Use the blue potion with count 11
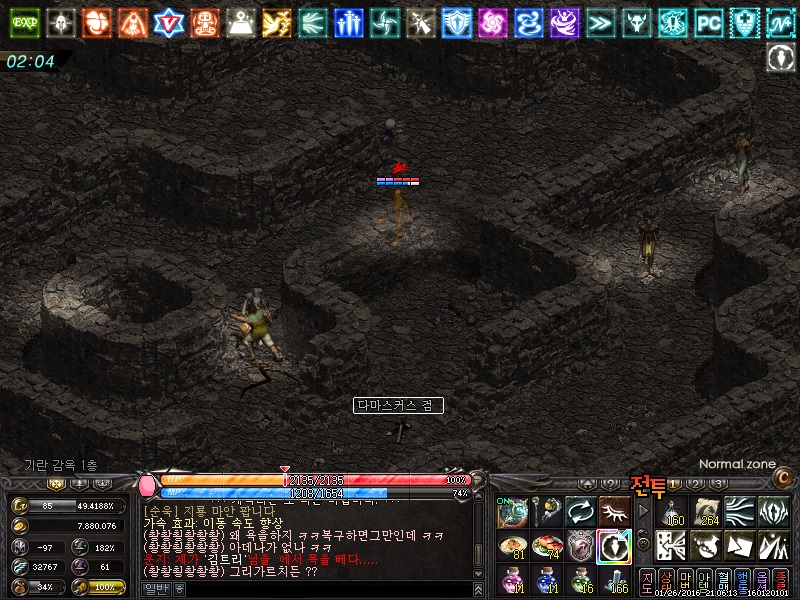The width and height of the screenshot is (800, 600). pos(547,579)
